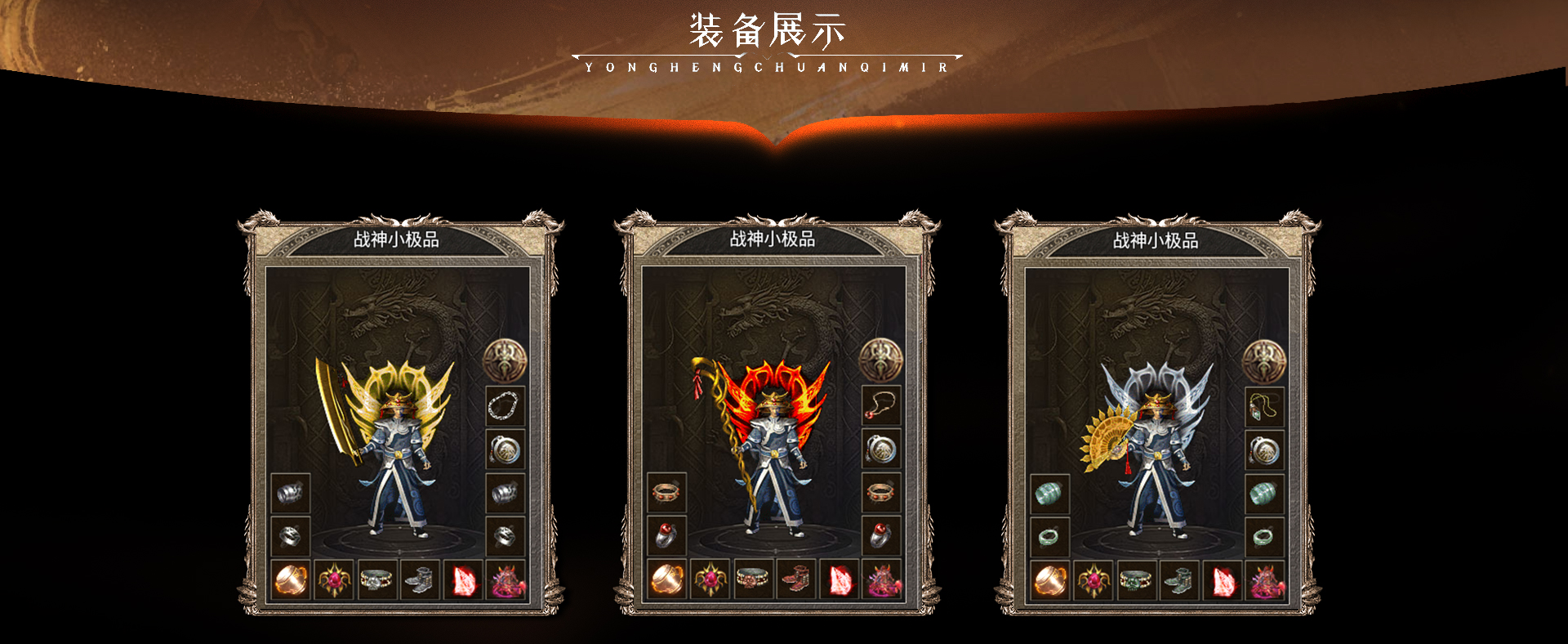The image size is (1568, 644).
Task: Select the gray boots icon in the first panel
Action: [421, 579]
